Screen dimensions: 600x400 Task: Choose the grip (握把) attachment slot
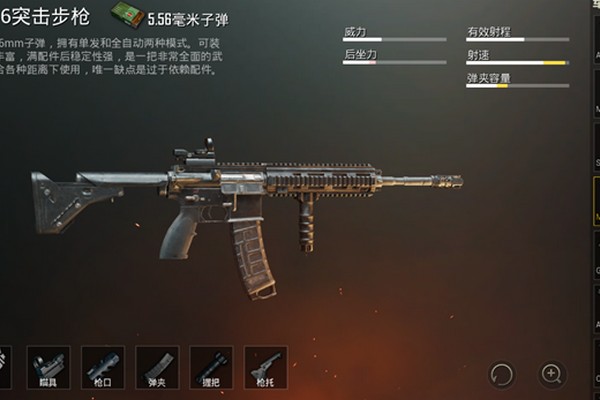(x=211, y=365)
